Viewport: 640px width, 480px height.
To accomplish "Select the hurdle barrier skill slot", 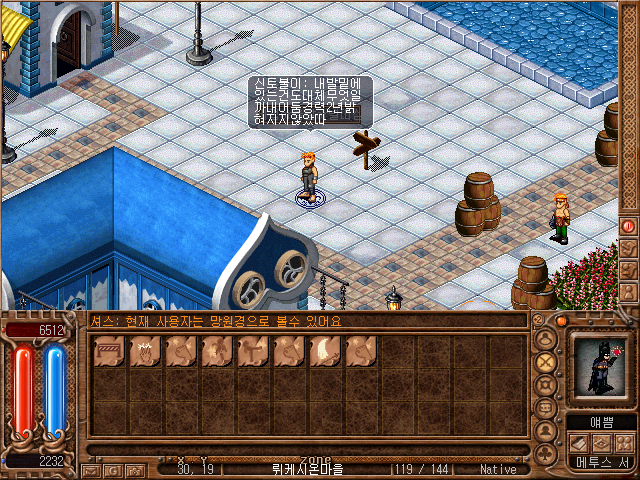I will [109, 351].
